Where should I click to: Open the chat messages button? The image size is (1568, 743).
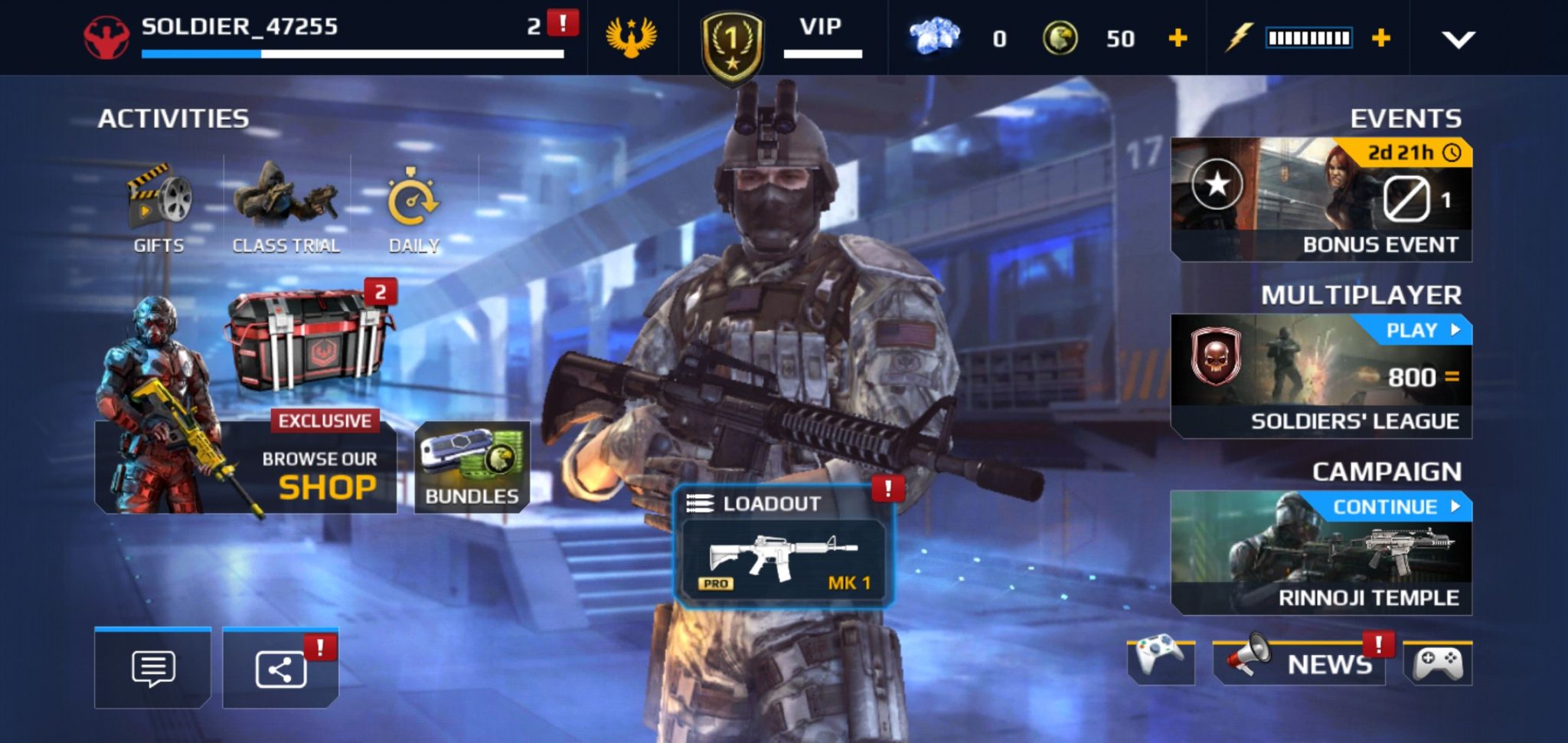point(152,669)
